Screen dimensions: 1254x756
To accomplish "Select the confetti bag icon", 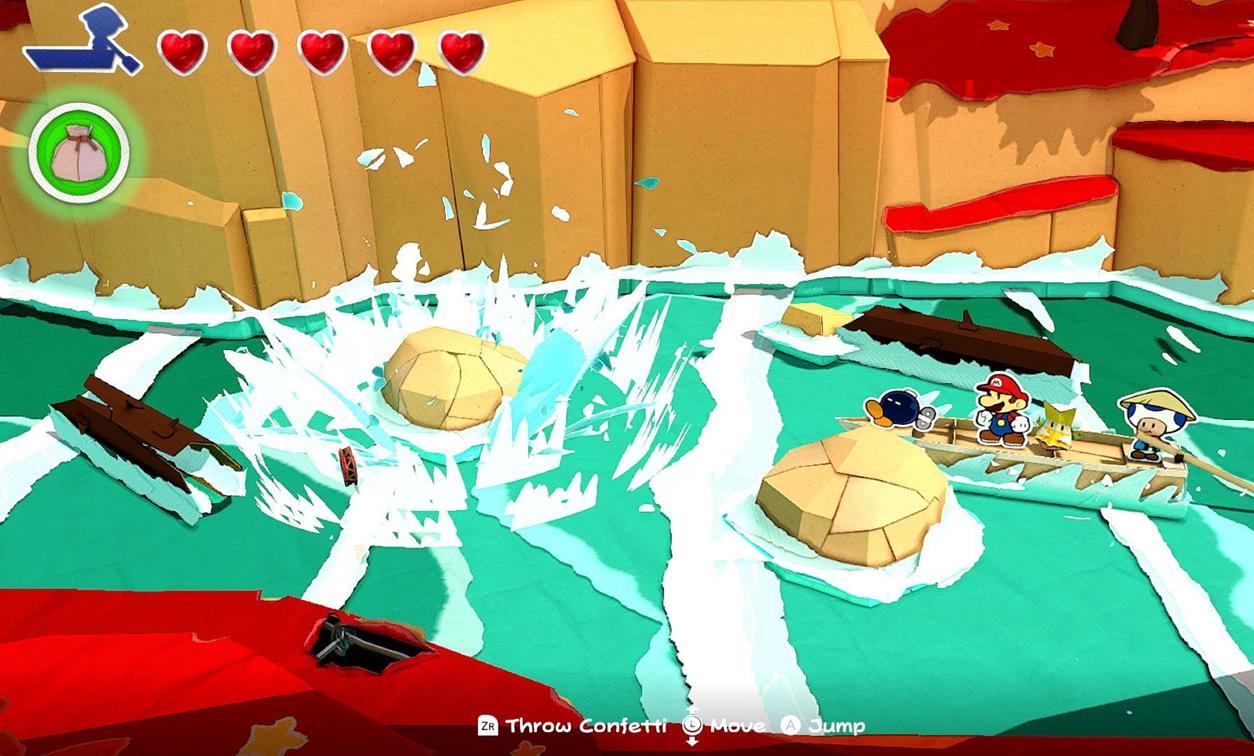I will (78, 152).
